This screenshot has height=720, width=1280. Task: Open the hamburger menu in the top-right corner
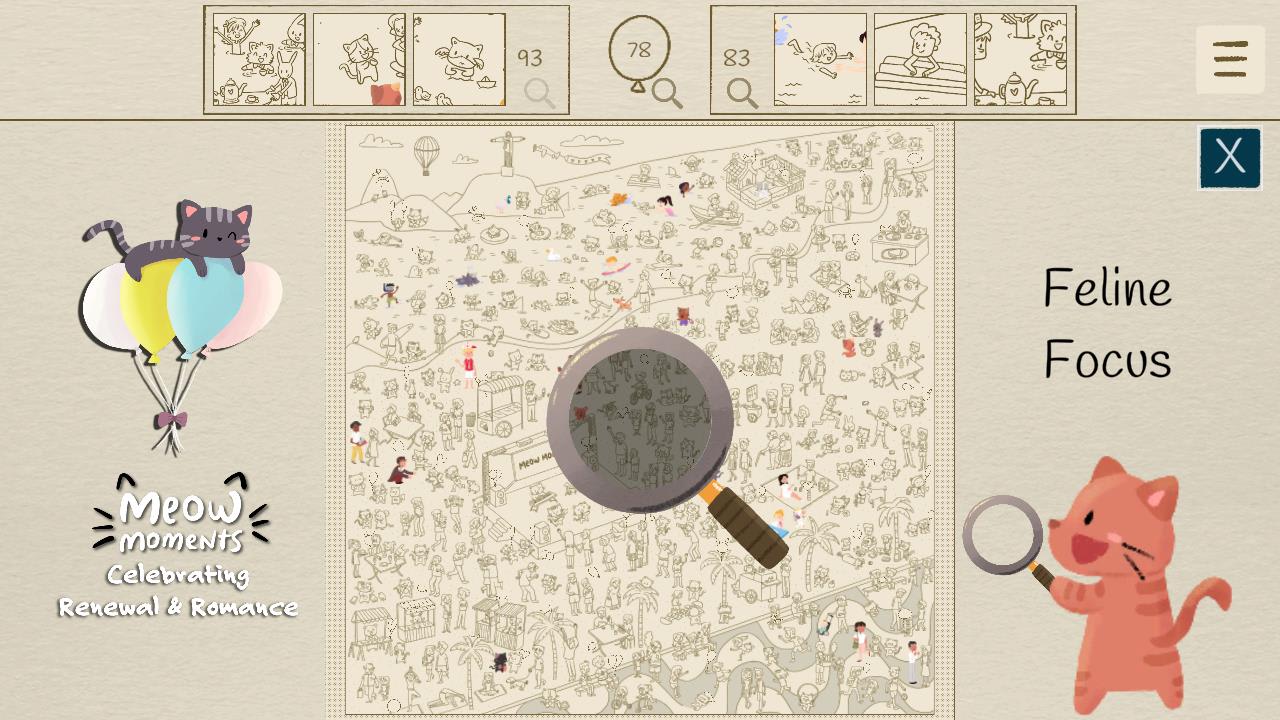click(x=1230, y=60)
